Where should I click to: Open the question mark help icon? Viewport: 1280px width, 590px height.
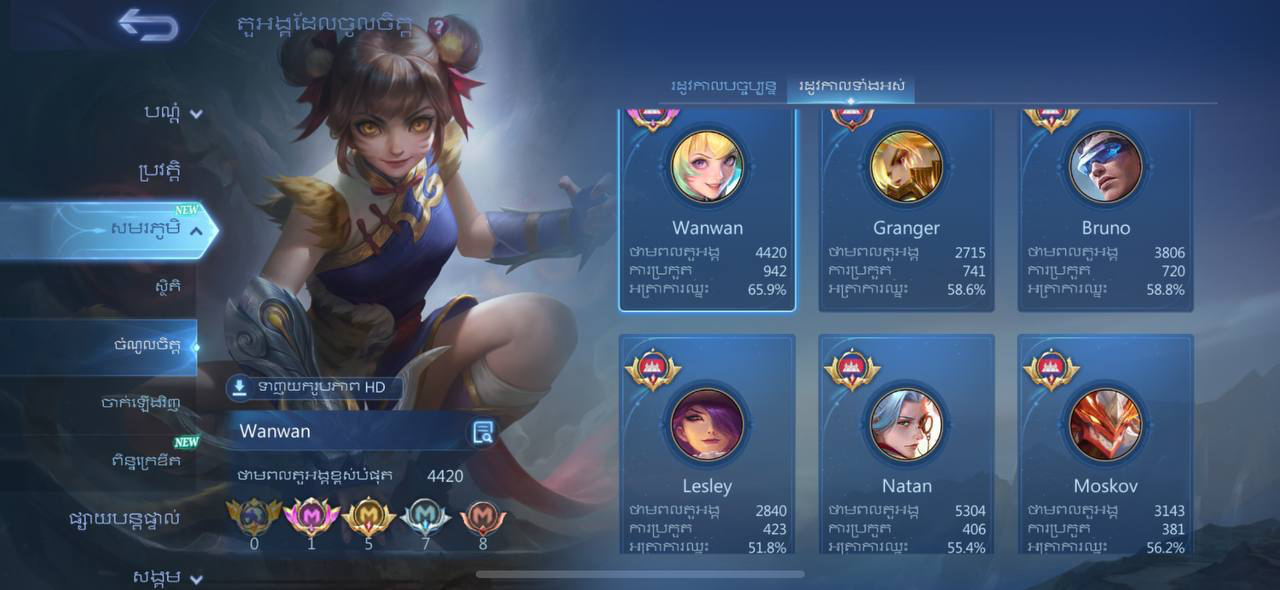[x=437, y=27]
